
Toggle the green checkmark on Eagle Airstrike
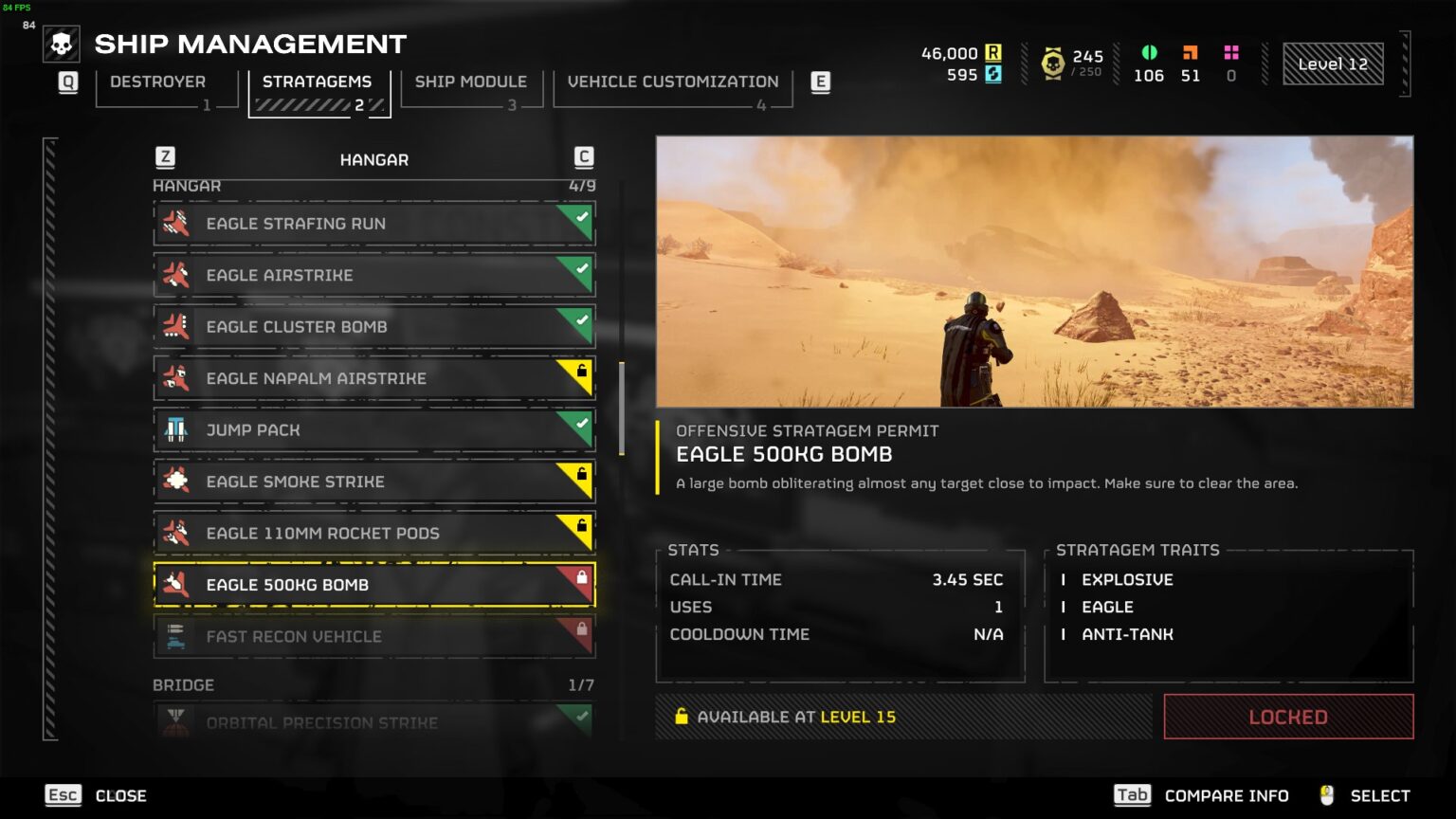point(583,266)
